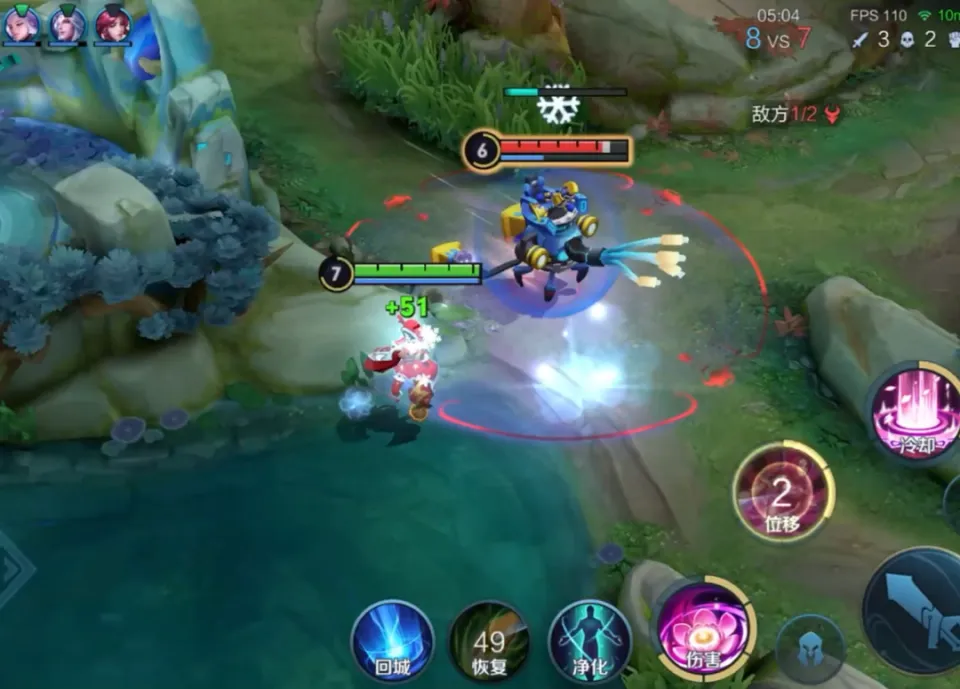Tap the 恢复 restore skill icon
960x689 pixels.
coord(489,641)
